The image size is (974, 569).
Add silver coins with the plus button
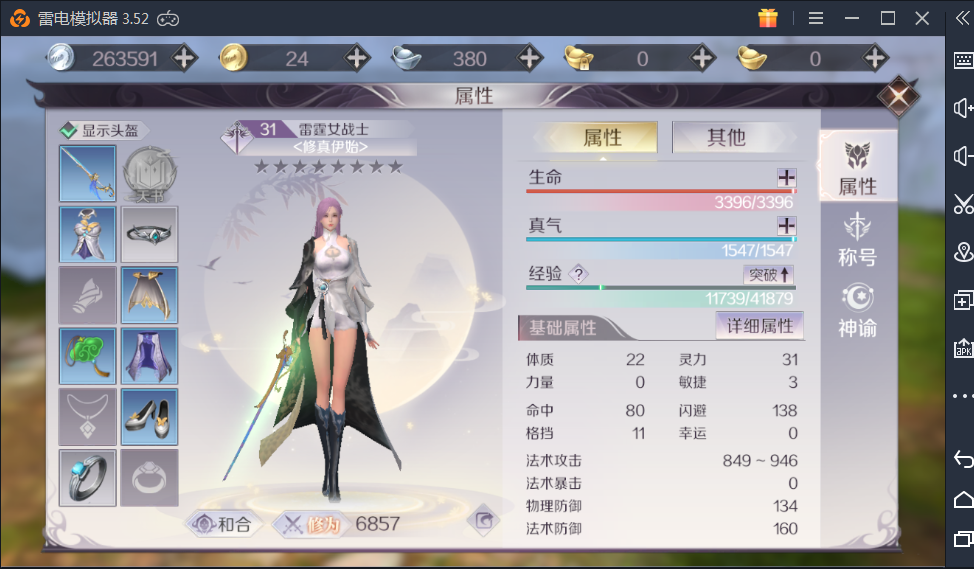coord(184,58)
